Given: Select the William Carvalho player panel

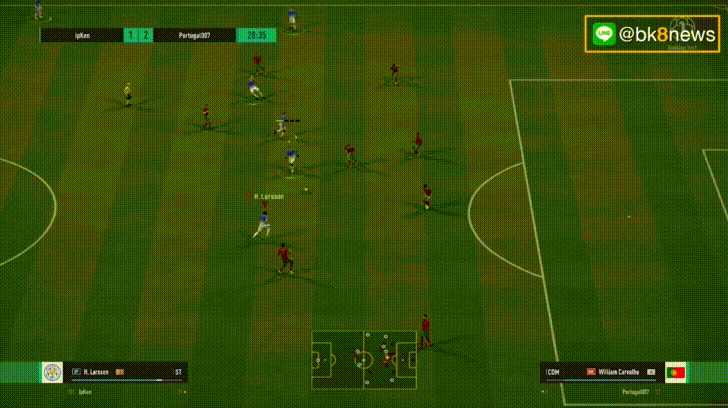Looking at the screenshot, I should [600, 372].
